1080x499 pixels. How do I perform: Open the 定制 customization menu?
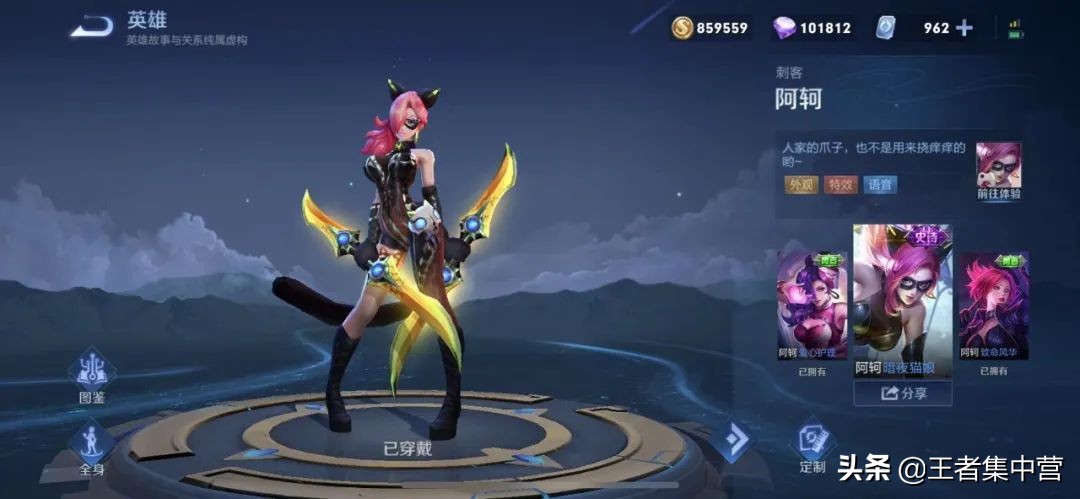pos(813,446)
